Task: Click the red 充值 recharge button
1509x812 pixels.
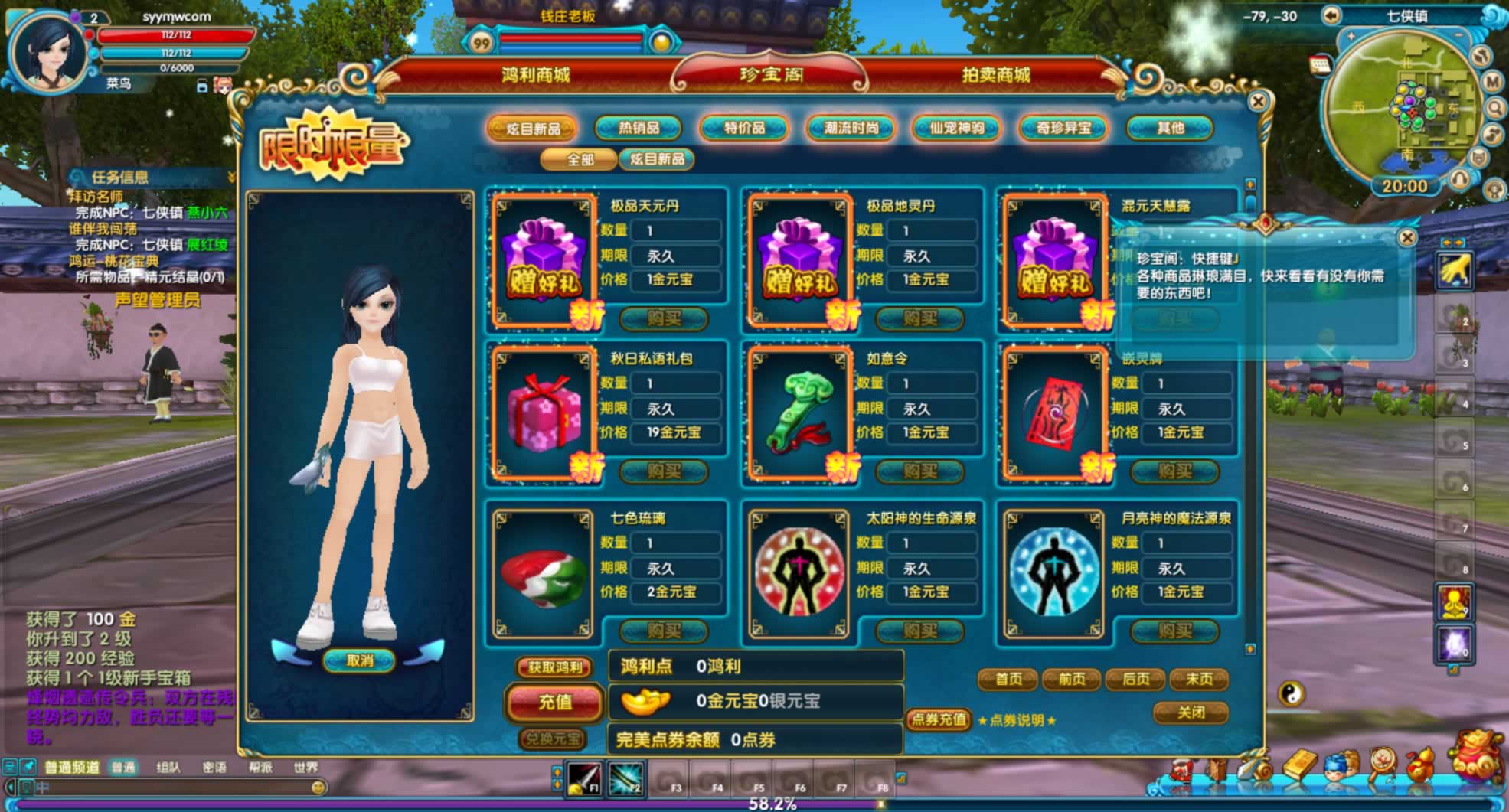Action: (x=554, y=702)
